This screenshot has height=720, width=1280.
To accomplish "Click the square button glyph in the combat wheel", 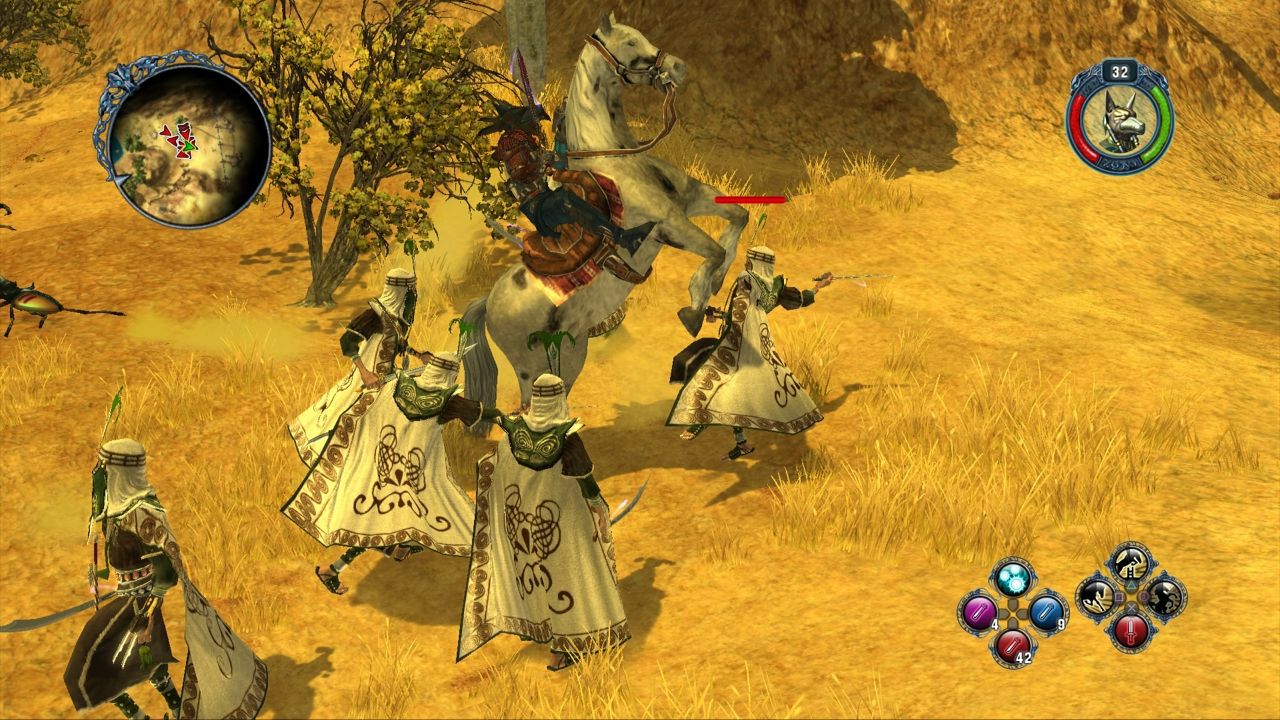I will pyautogui.click(x=1118, y=597).
